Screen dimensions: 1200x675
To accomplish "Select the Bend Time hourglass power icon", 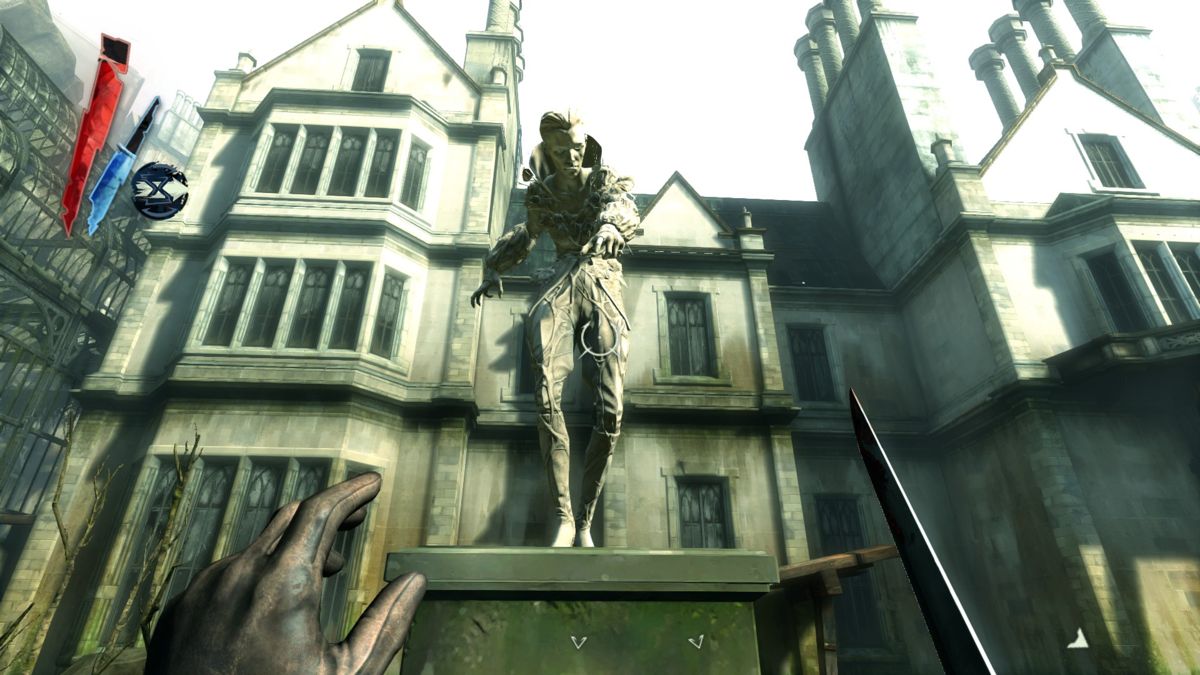I will (x=160, y=191).
